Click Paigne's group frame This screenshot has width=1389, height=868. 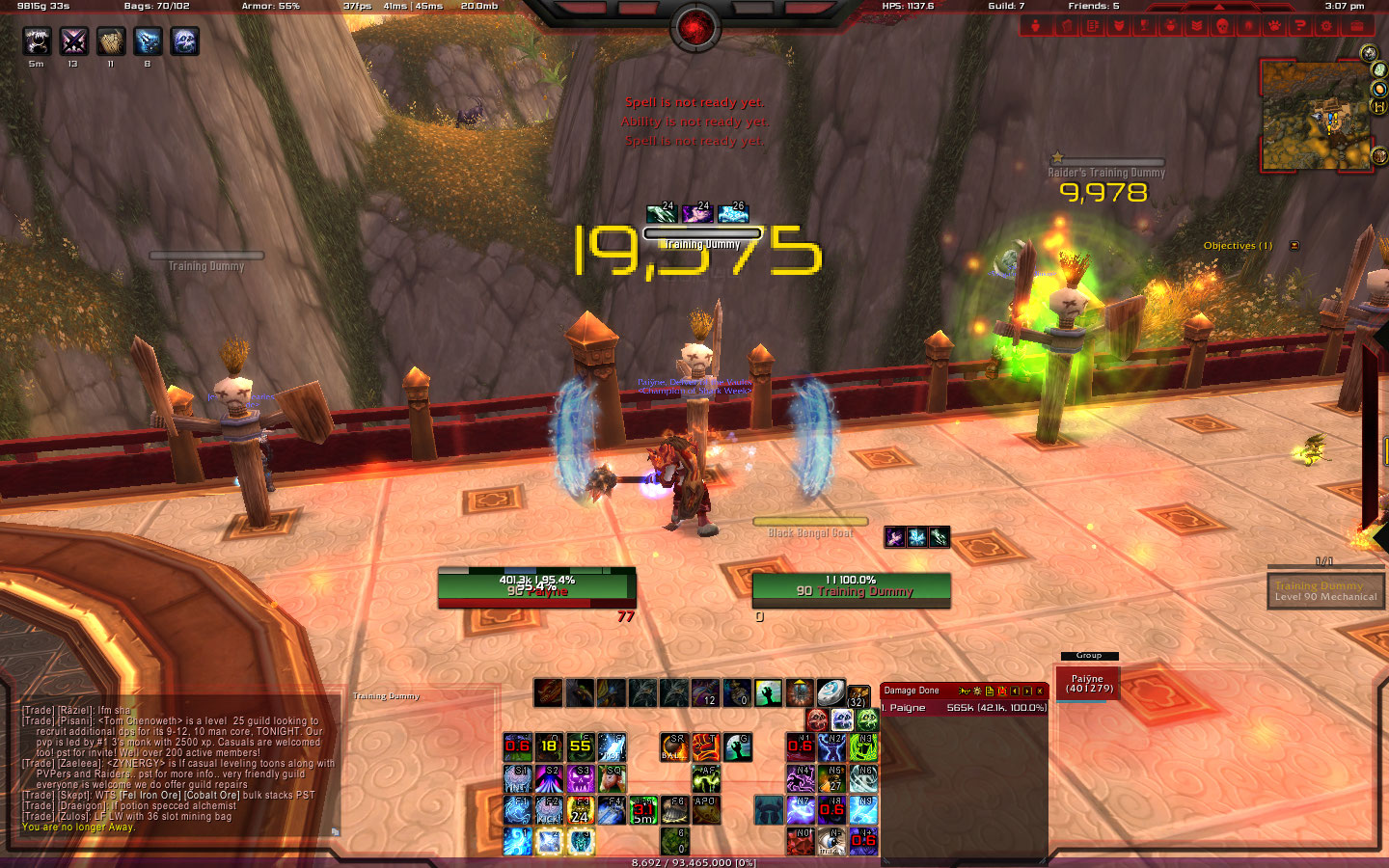click(1087, 683)
